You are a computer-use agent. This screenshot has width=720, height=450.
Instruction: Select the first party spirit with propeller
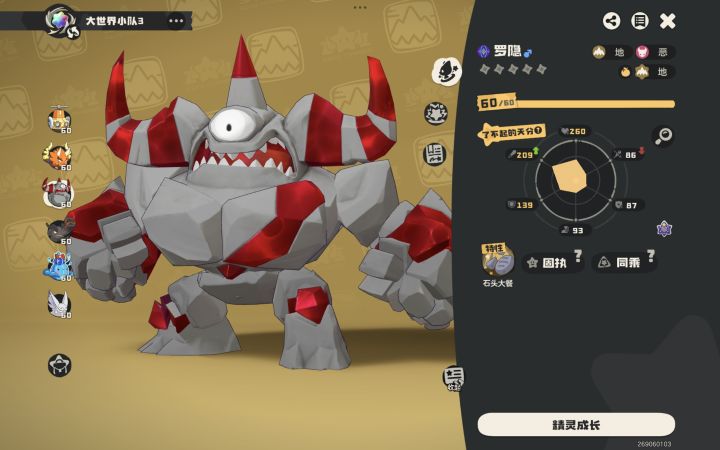pos(59,120)
